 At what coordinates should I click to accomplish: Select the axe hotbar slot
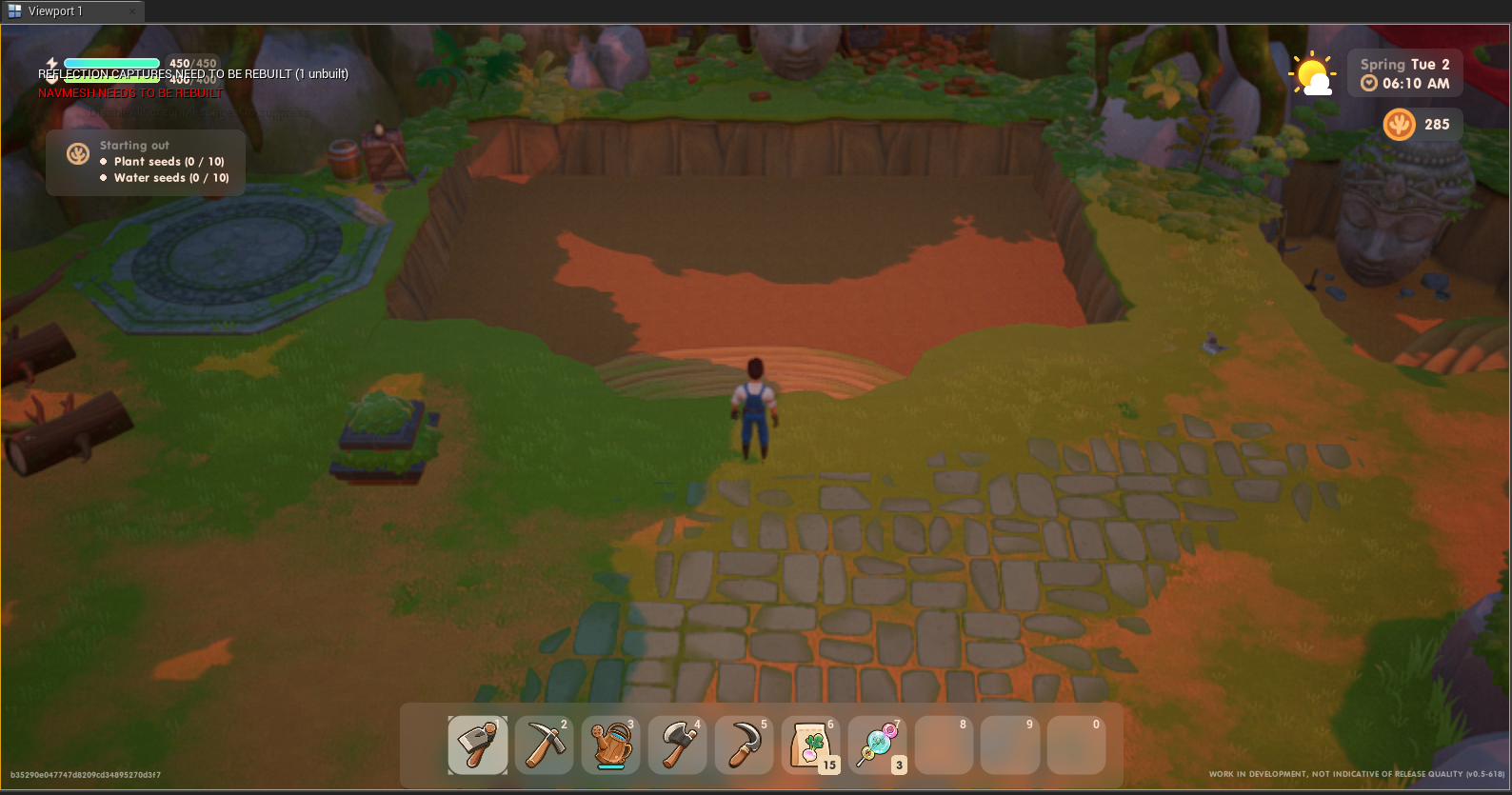[677, 745]
